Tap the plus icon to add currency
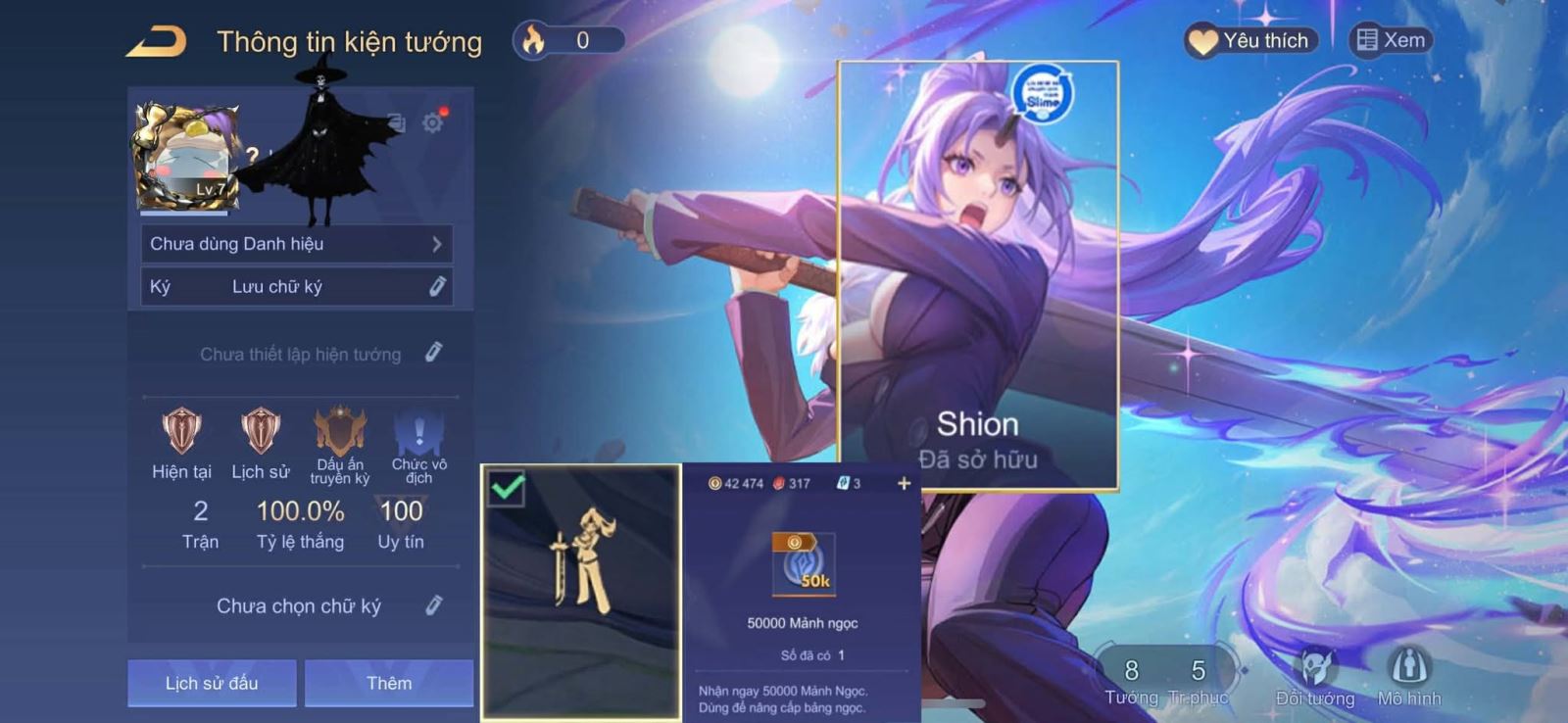Screen dimensions: 1568x723 tap(902, 483)
